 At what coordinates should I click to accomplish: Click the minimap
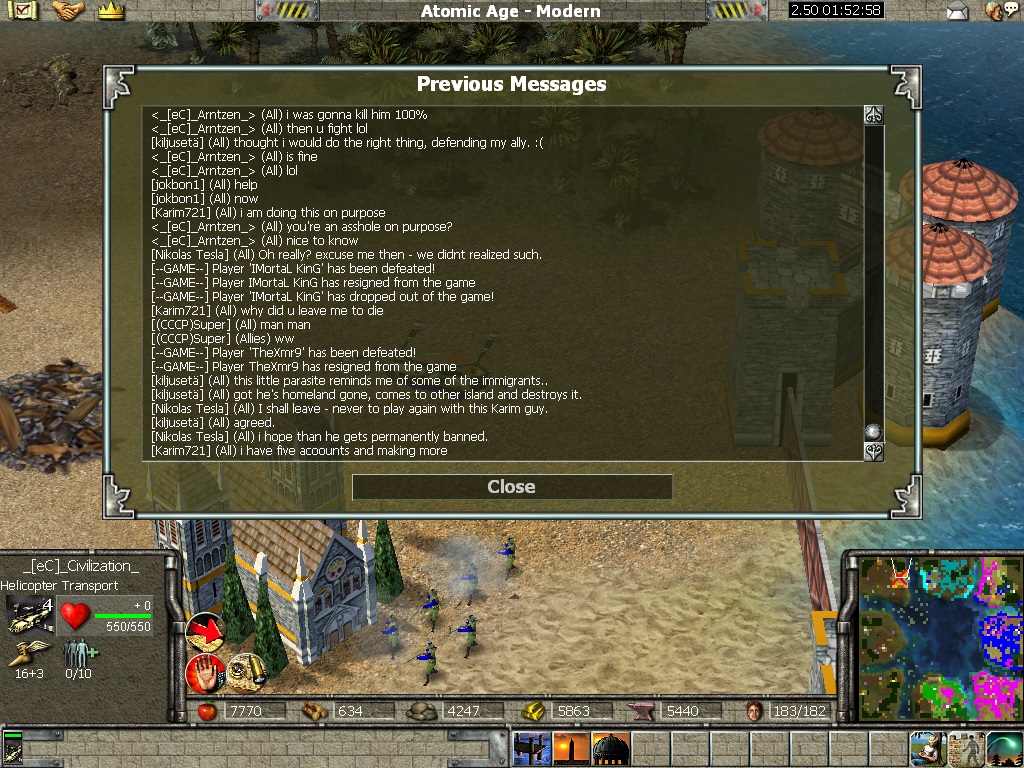coord(939,636)
